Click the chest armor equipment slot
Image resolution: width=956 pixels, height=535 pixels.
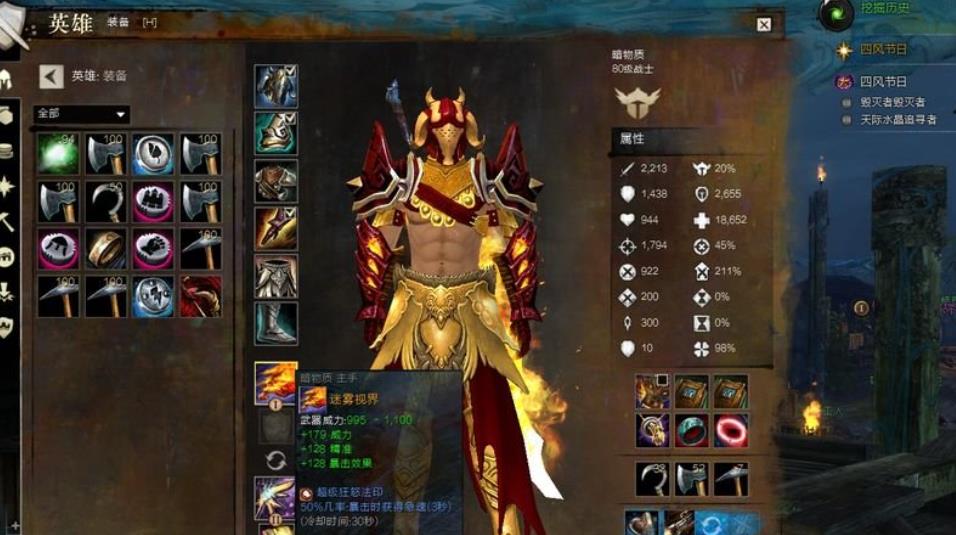coord(275,181)
